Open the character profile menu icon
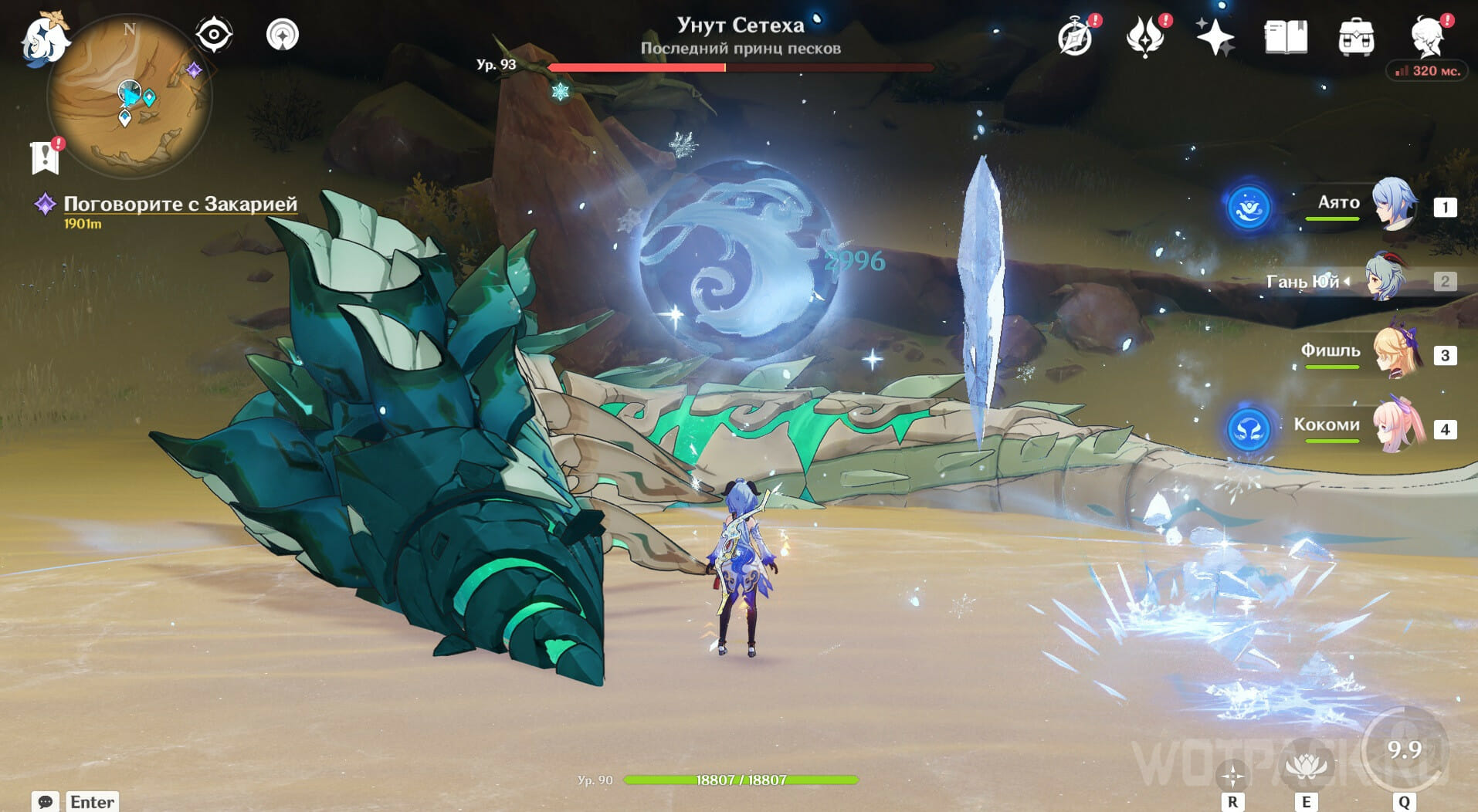 1428,37
